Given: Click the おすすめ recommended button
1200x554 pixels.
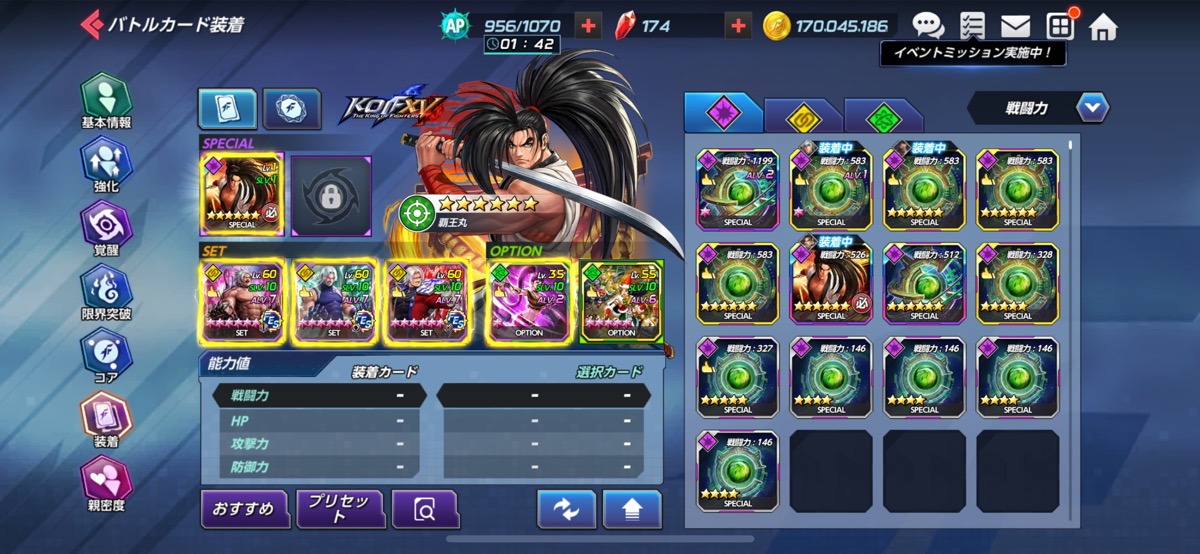Looking at the screenshot, I should tap(243, 509).
